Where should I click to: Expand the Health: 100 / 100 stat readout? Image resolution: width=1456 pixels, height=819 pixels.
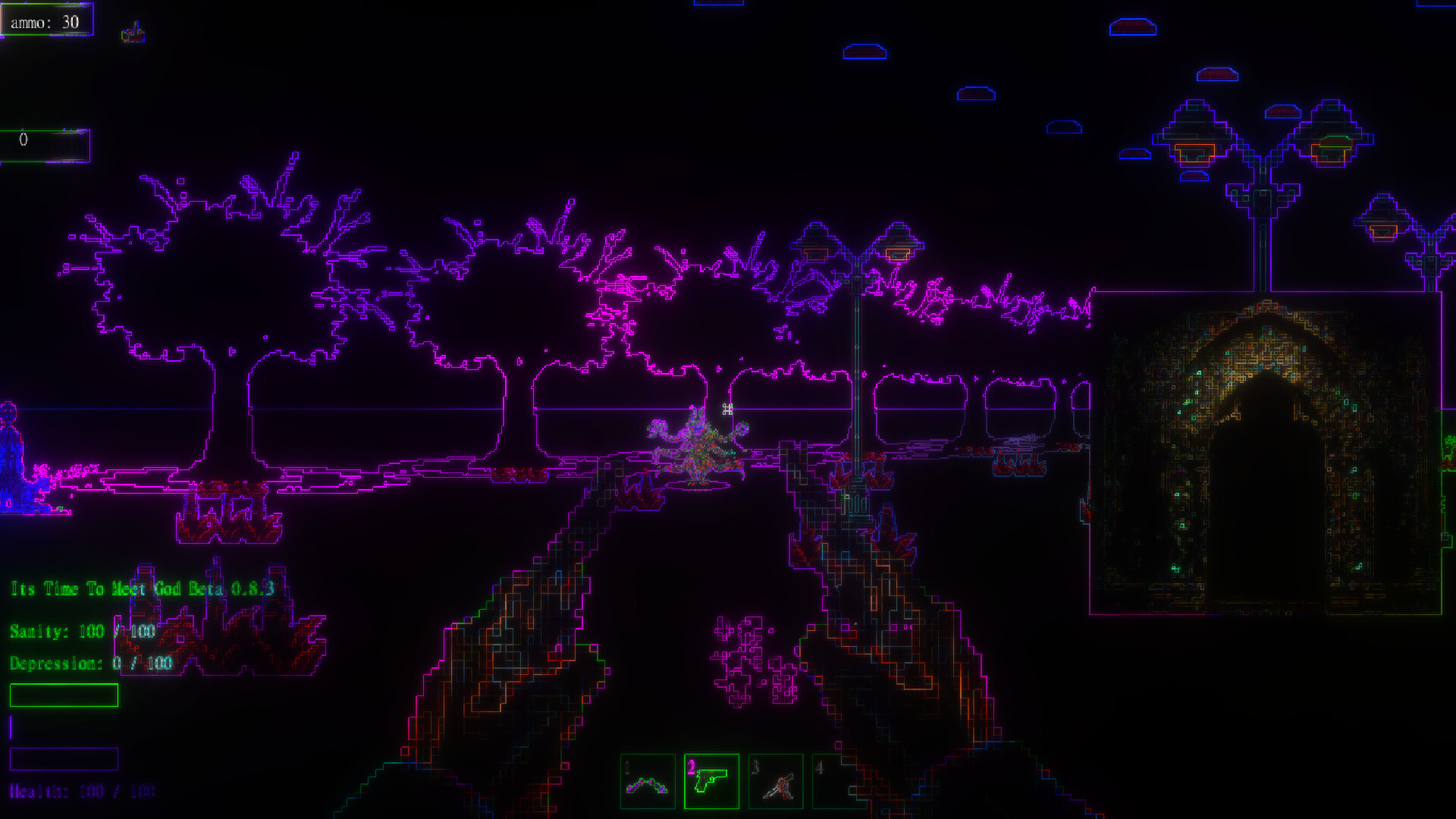(82, 791)
